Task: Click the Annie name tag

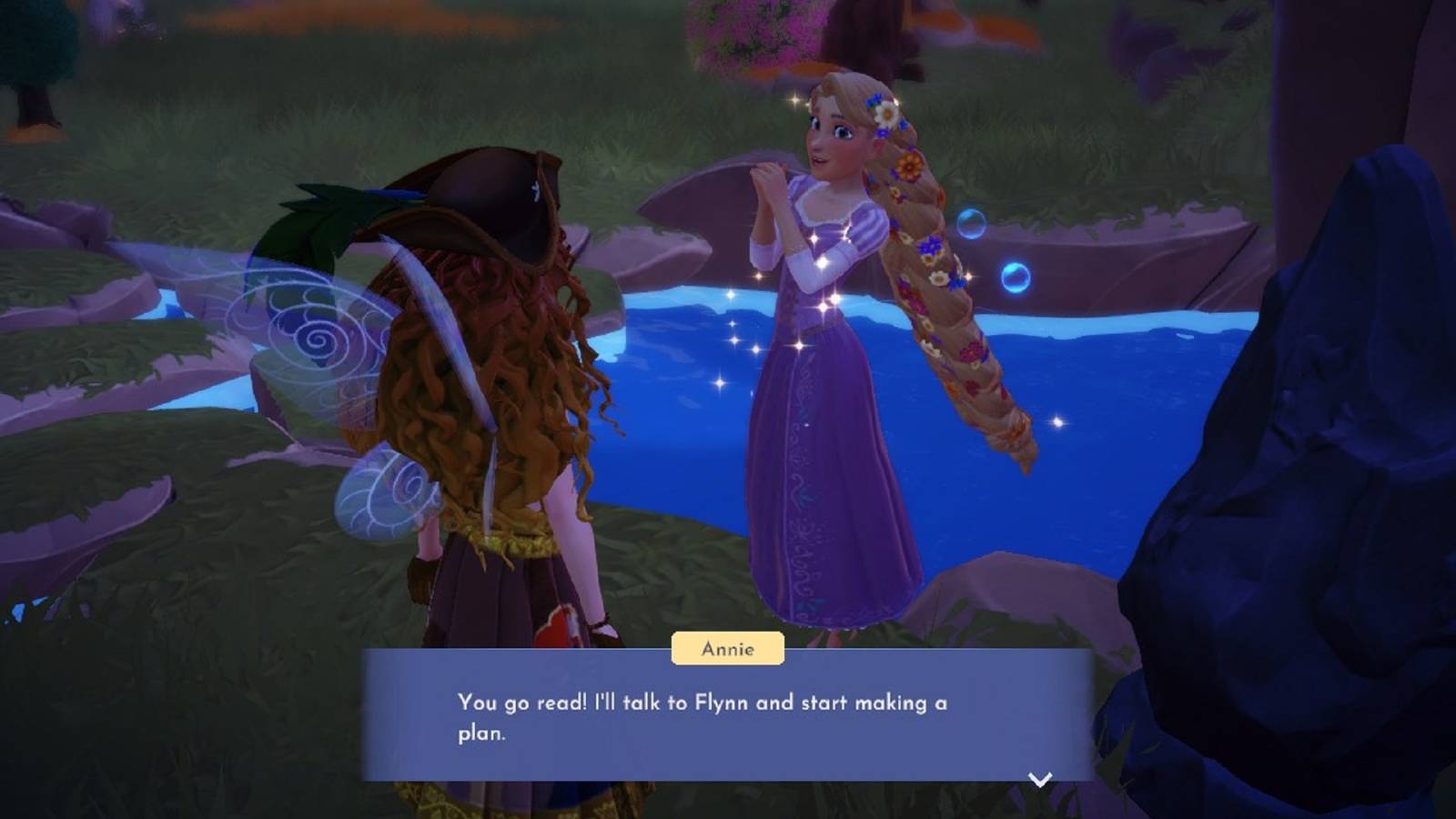Action: coord(727,648)
